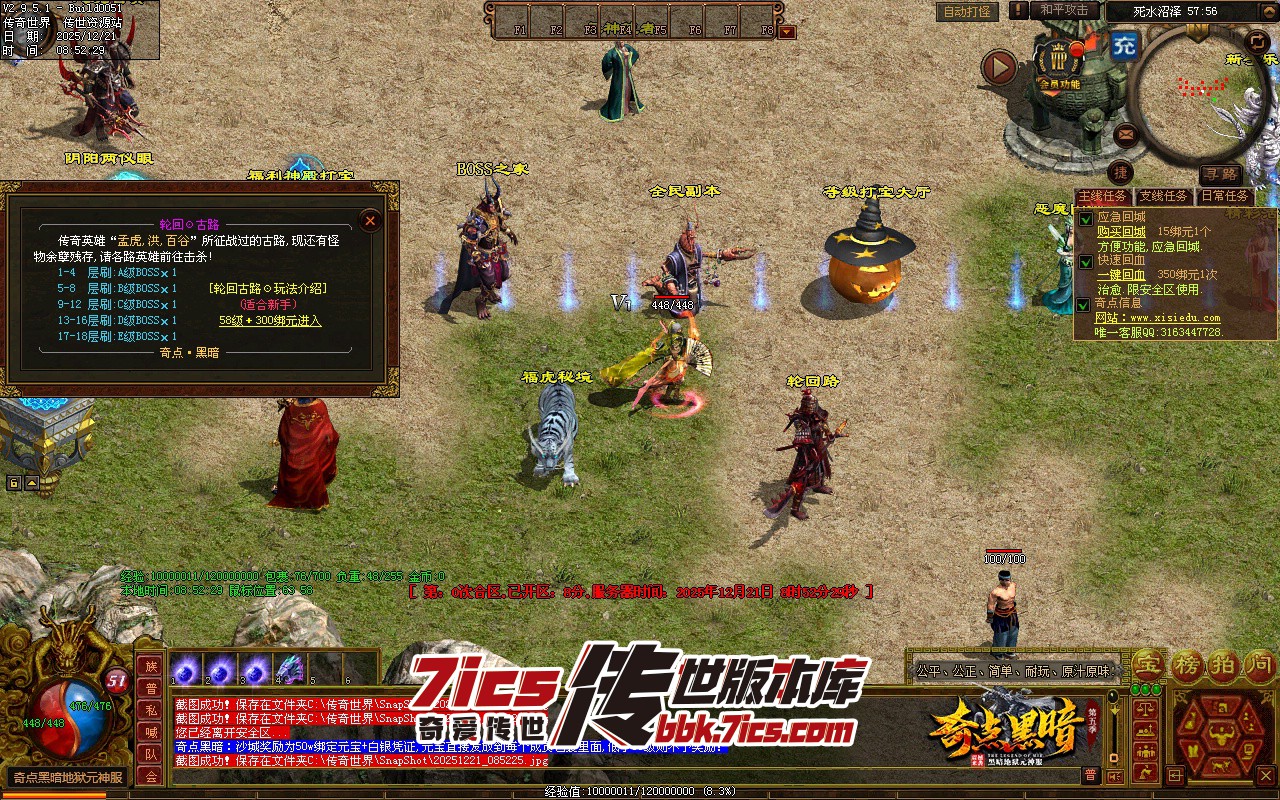Open the 轮回古路玩法介绍 link

[x=267, y=288]
